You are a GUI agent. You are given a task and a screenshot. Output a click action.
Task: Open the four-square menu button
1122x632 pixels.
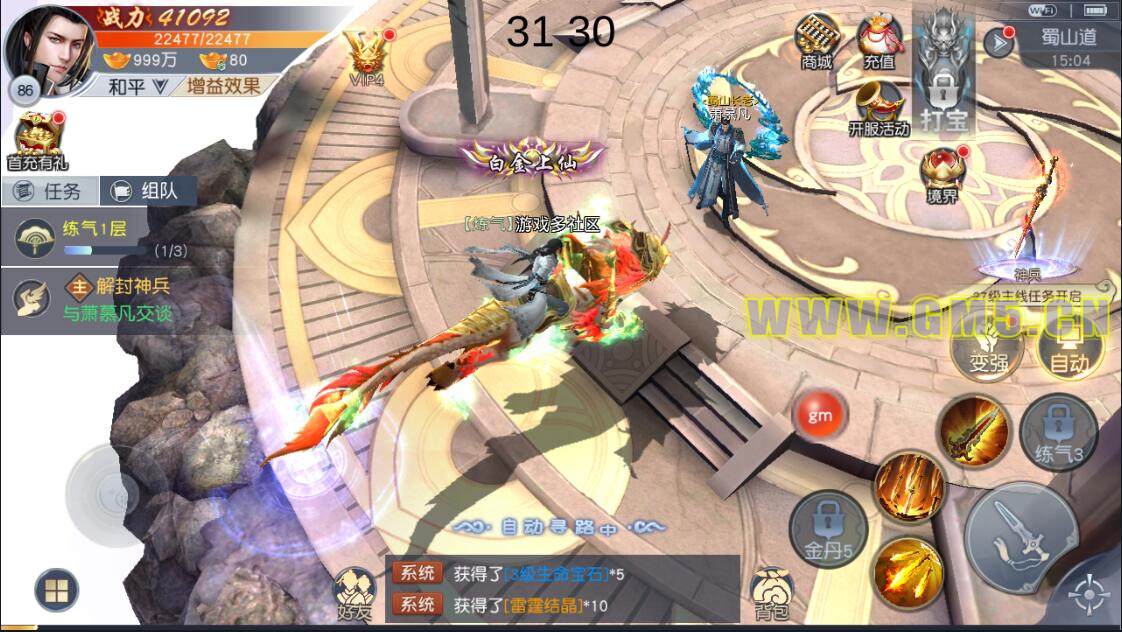(x=56, y=589)
